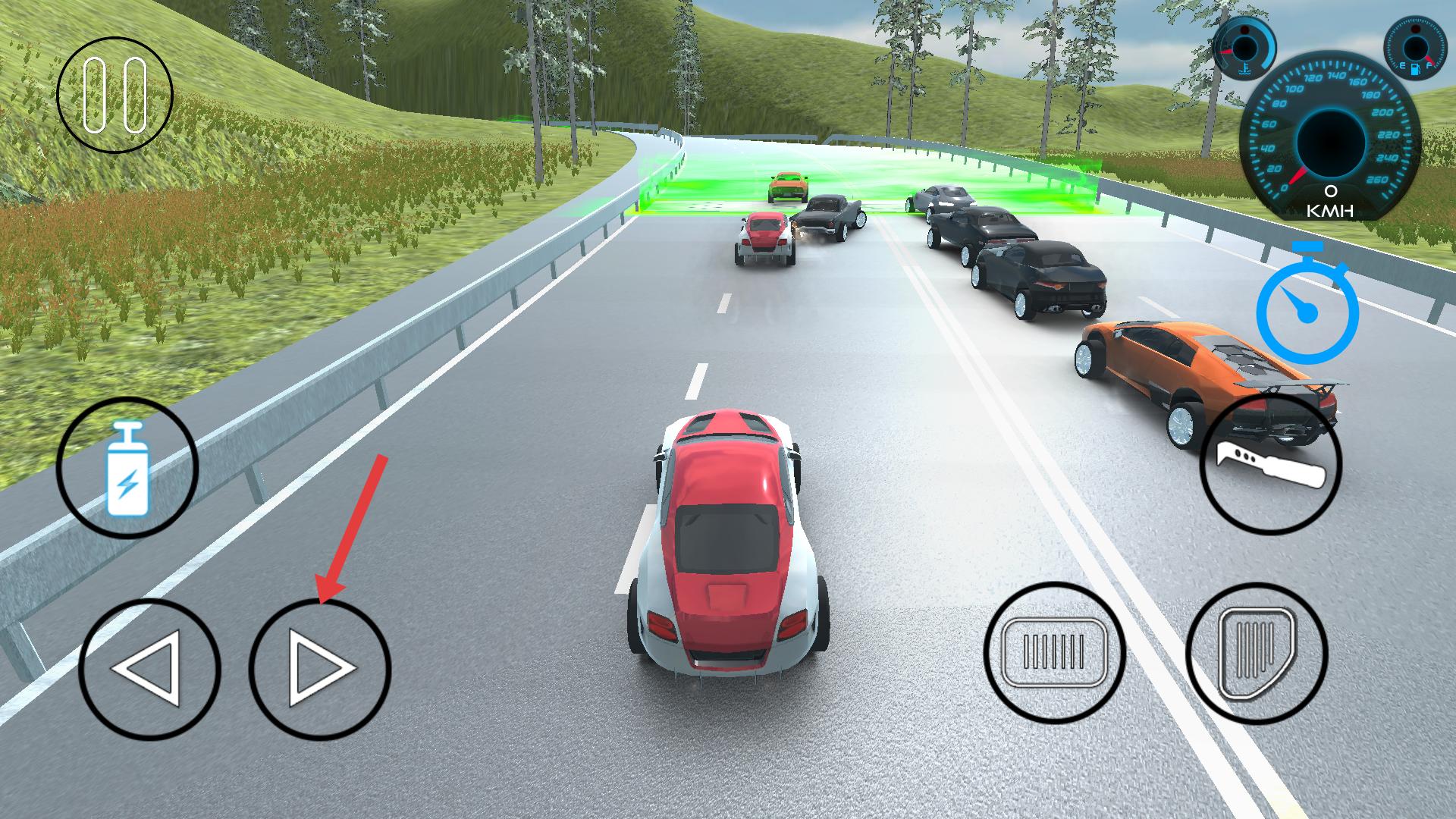
Task: Activate the nitro boost canister button
Action: pyautogui.click(x=127, y=468)
